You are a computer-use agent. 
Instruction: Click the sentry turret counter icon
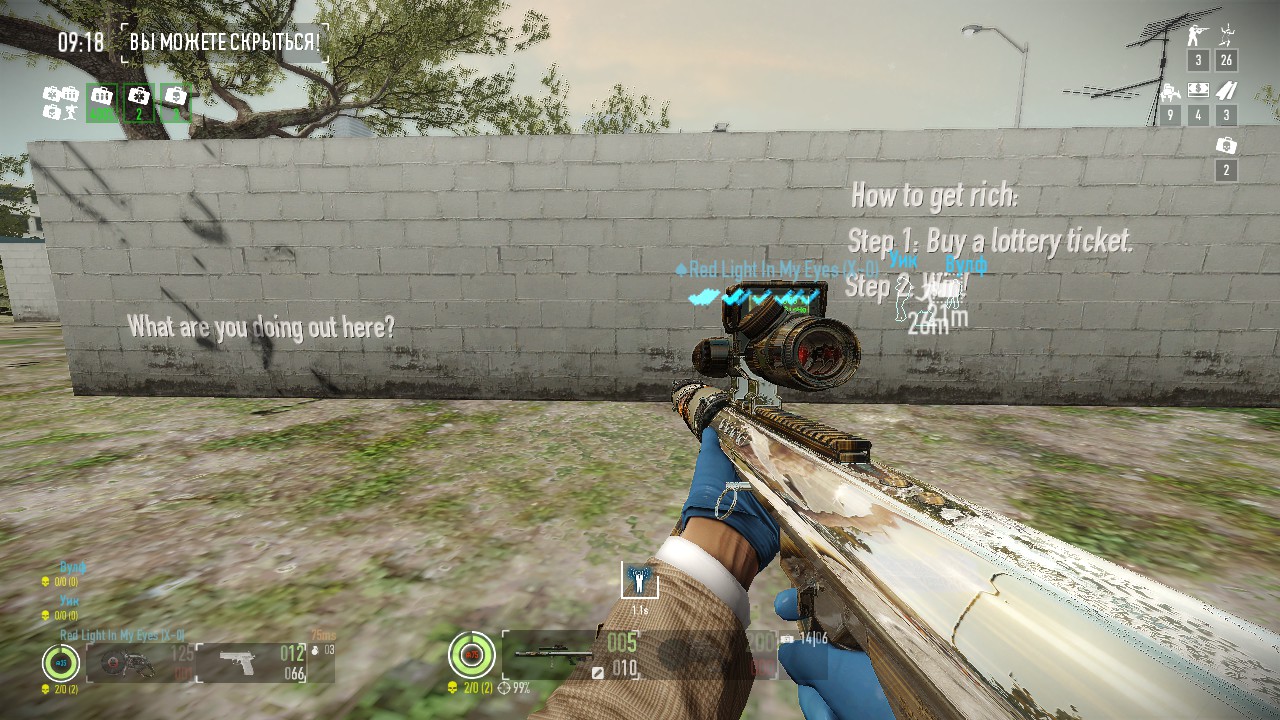coord(1169,93)
